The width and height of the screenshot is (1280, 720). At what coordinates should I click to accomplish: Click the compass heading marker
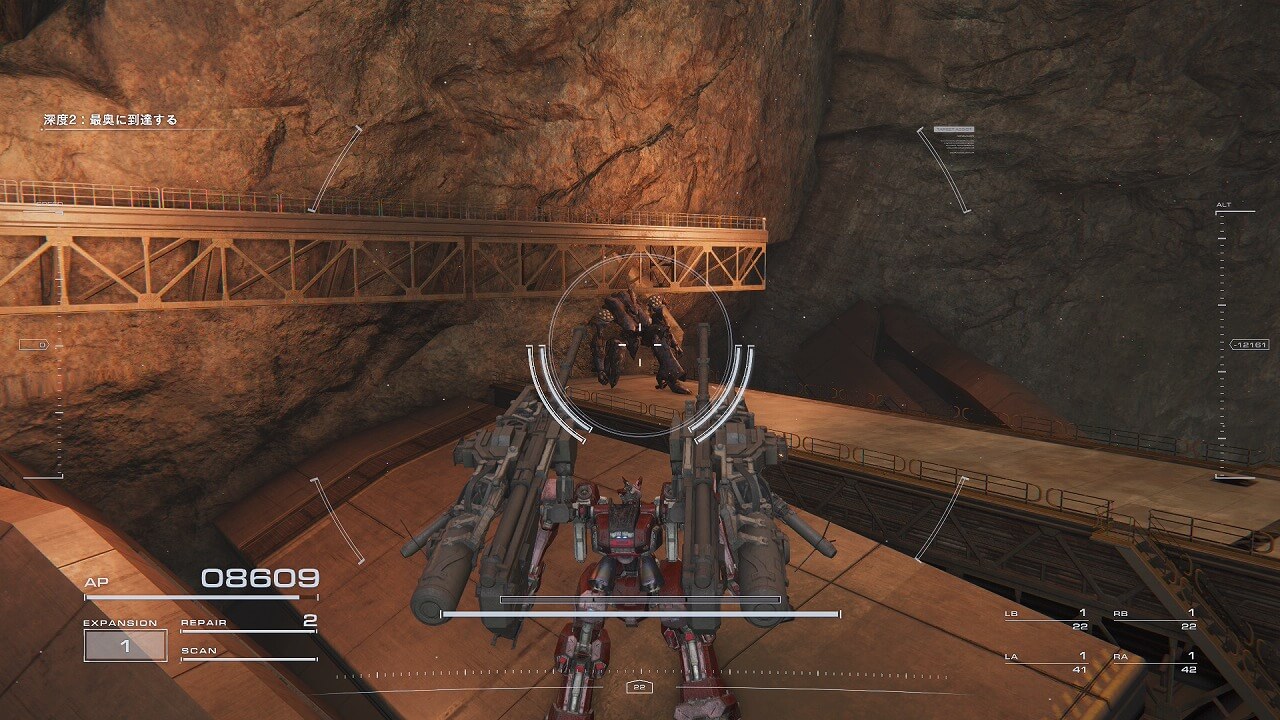(639, 687)
